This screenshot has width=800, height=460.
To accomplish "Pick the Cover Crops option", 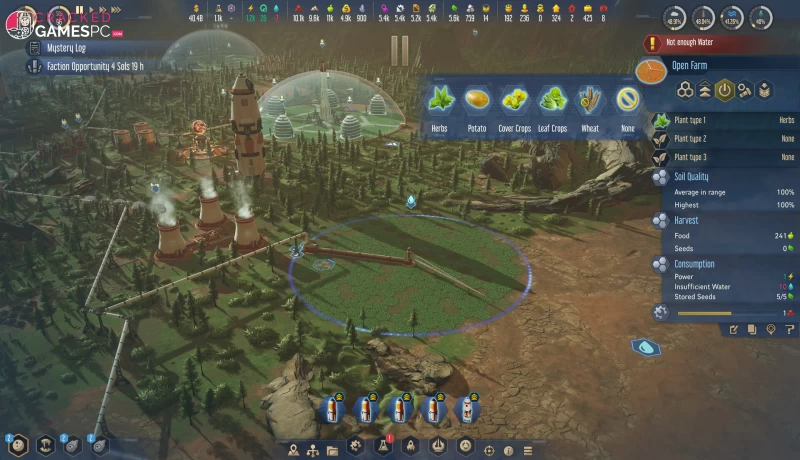I will pyautogui.click(x=514, y=101).
